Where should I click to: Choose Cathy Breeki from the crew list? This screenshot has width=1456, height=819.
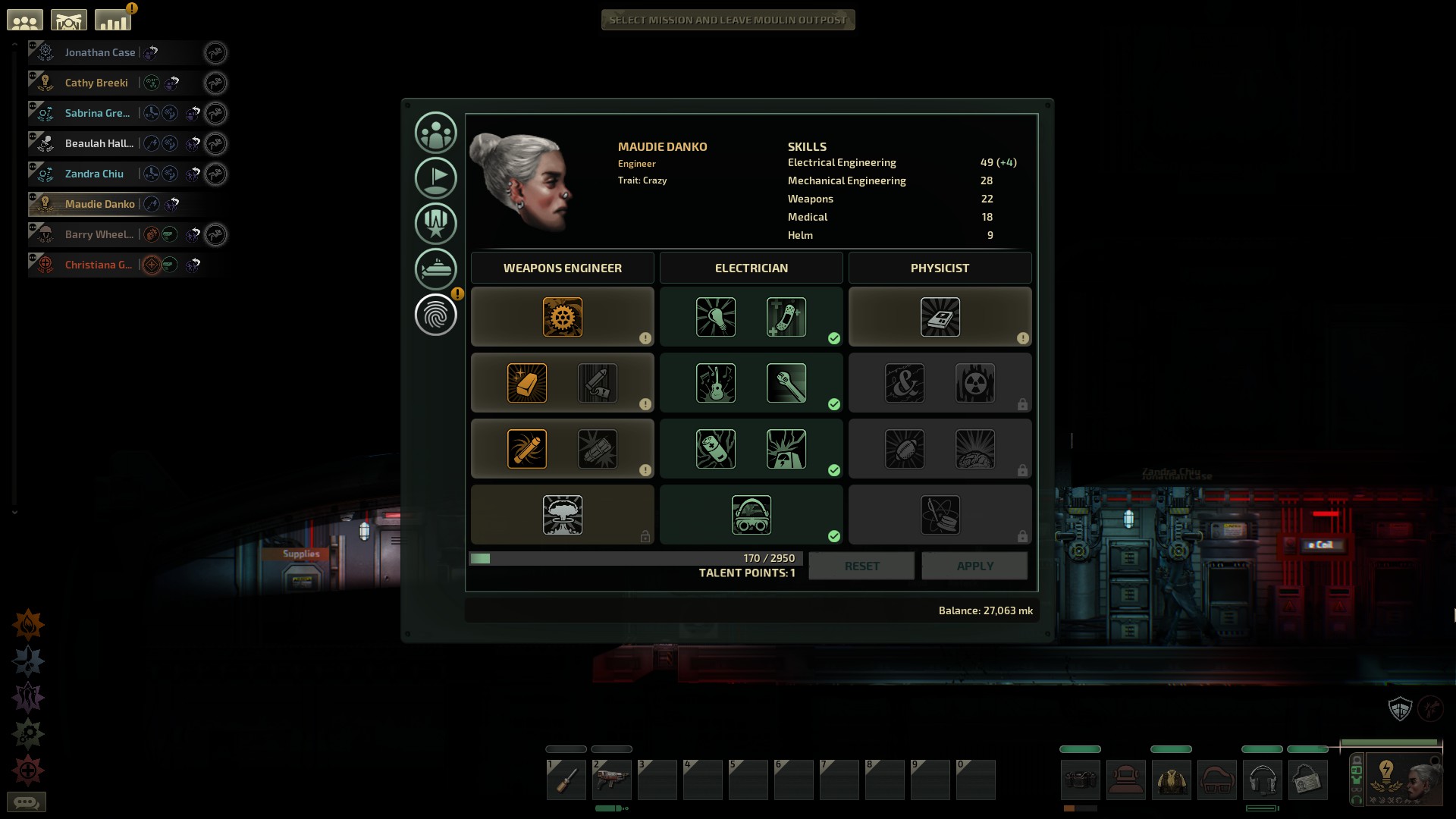[x=96, y=83]
